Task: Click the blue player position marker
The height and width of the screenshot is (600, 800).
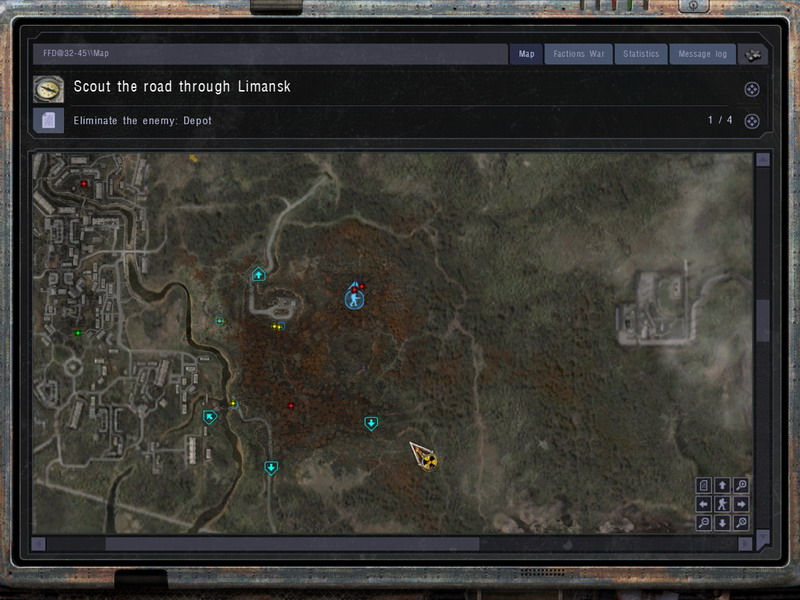Action: point(353,299)
